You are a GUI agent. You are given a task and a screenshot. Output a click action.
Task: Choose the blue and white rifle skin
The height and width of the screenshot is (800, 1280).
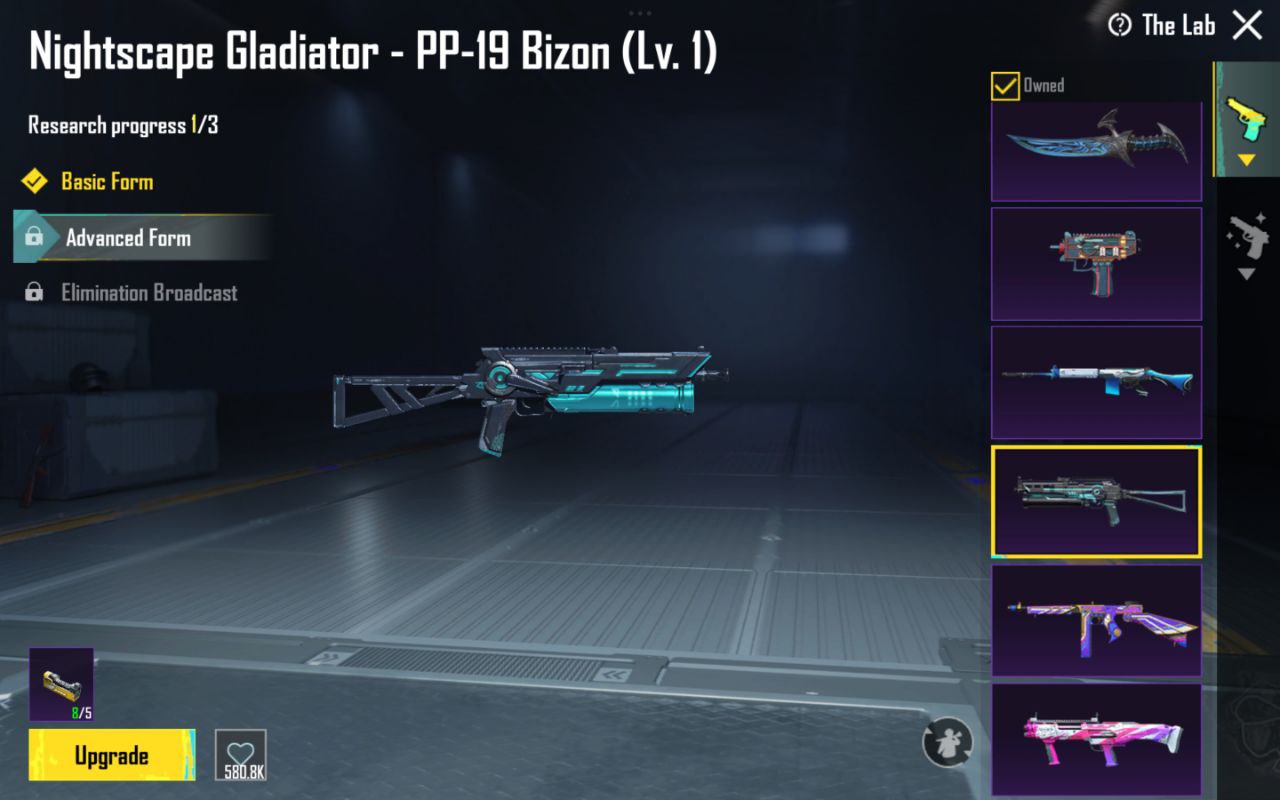[1096, 382]
